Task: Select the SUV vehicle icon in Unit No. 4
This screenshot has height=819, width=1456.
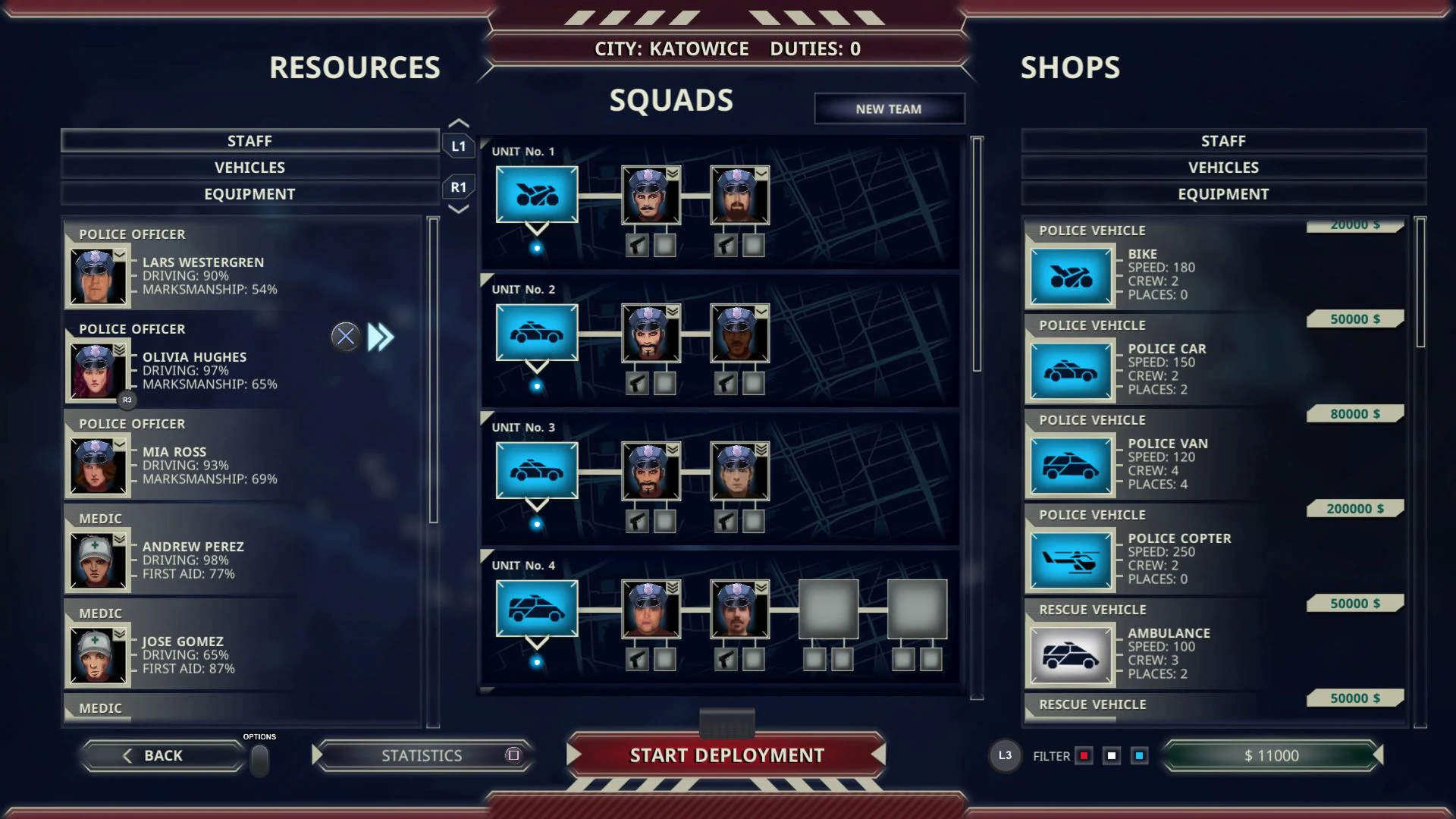Action: [536, 609]
